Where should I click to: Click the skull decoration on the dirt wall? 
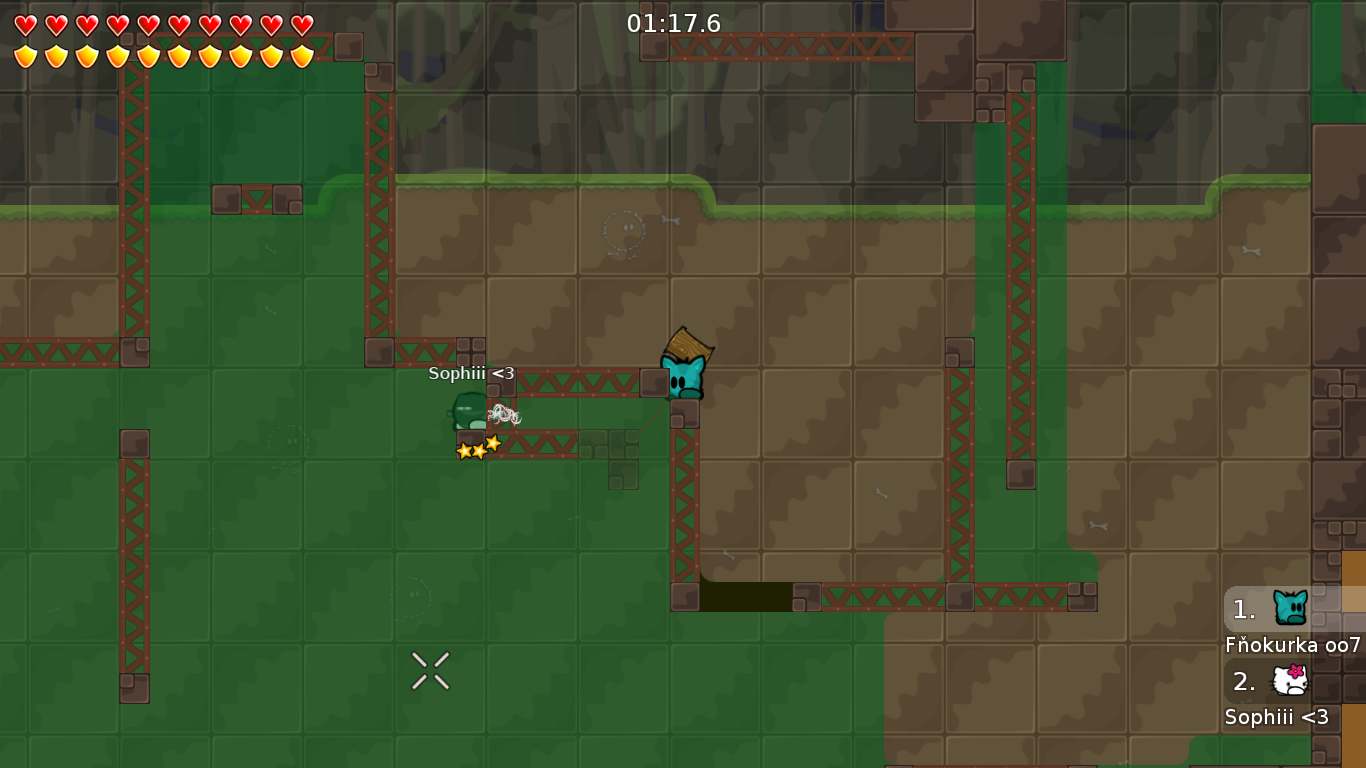tap(625, 230)
